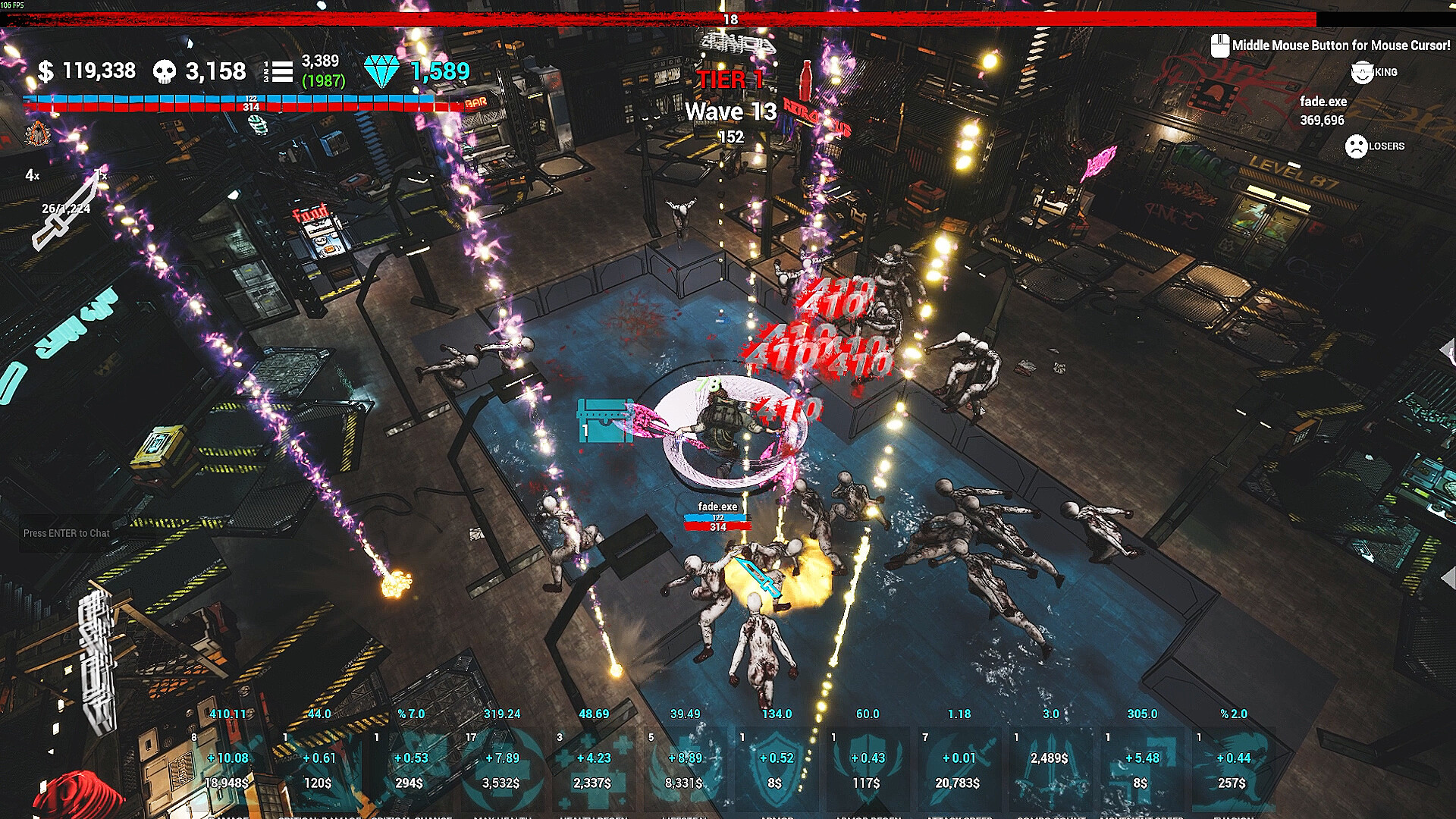1456x819 pixels.
Task: Click the skull kill counter icon
Action: [160, 71]
